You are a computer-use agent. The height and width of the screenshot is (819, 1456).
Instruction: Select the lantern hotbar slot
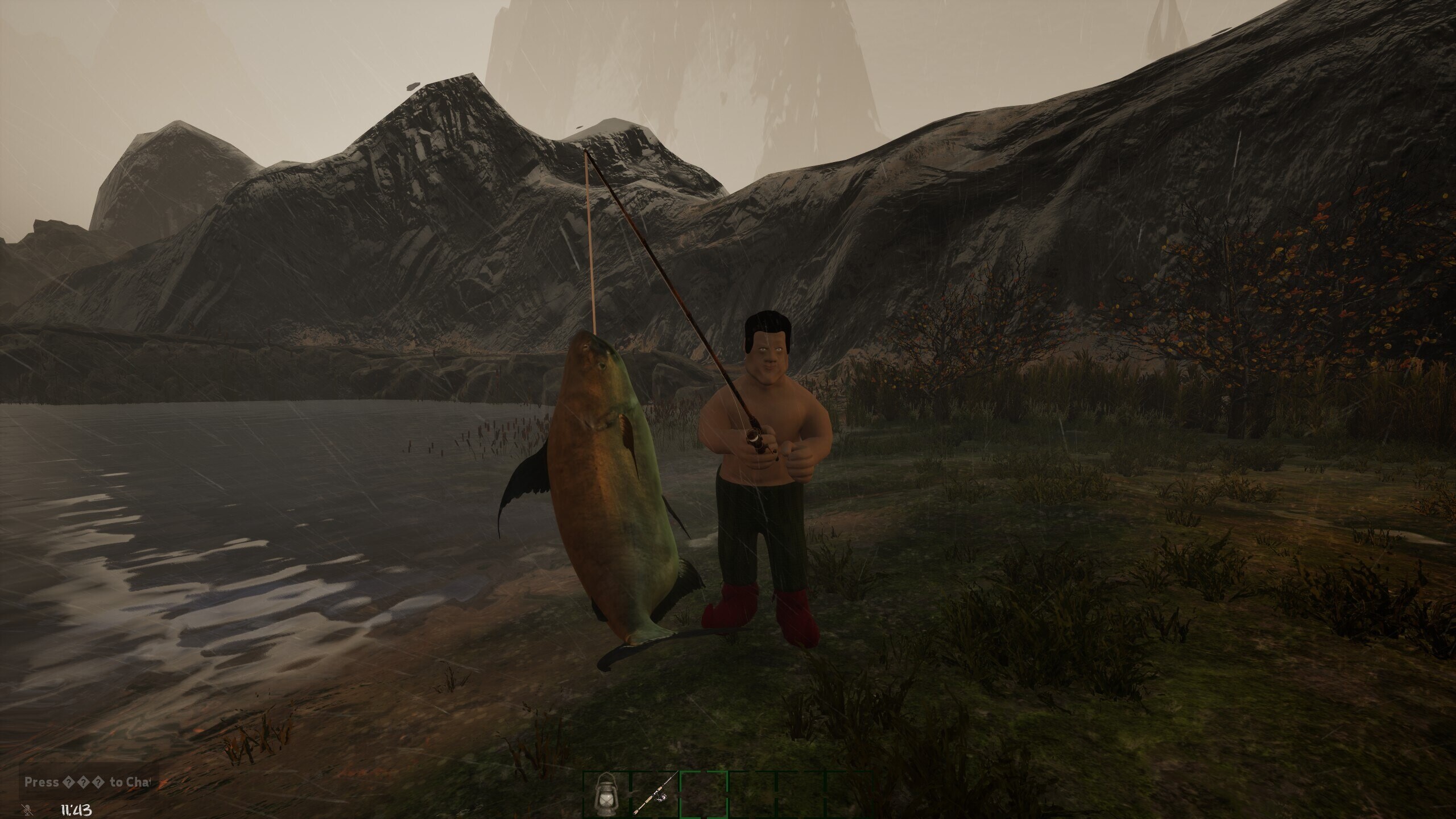(x=606, y=795)
